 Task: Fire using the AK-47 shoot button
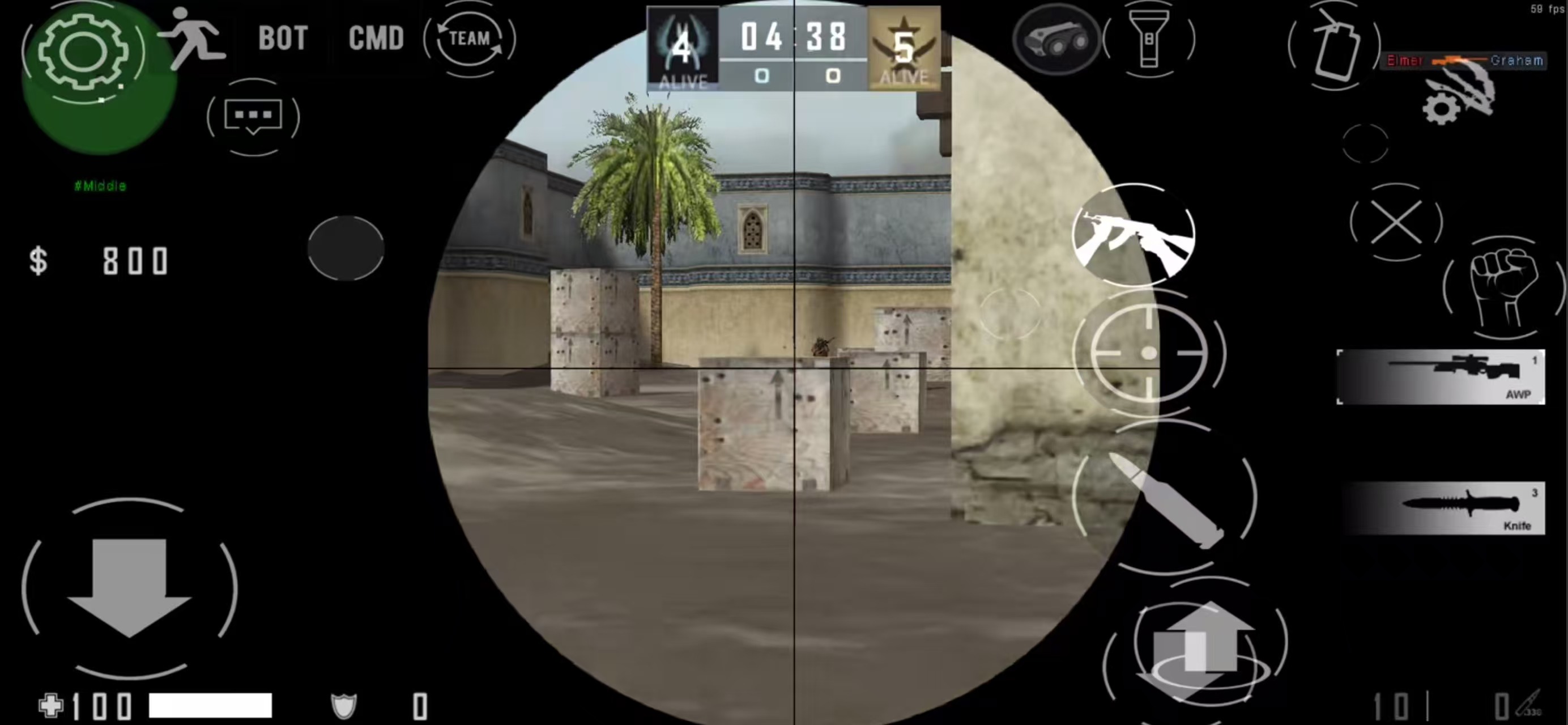(1134, 235)
